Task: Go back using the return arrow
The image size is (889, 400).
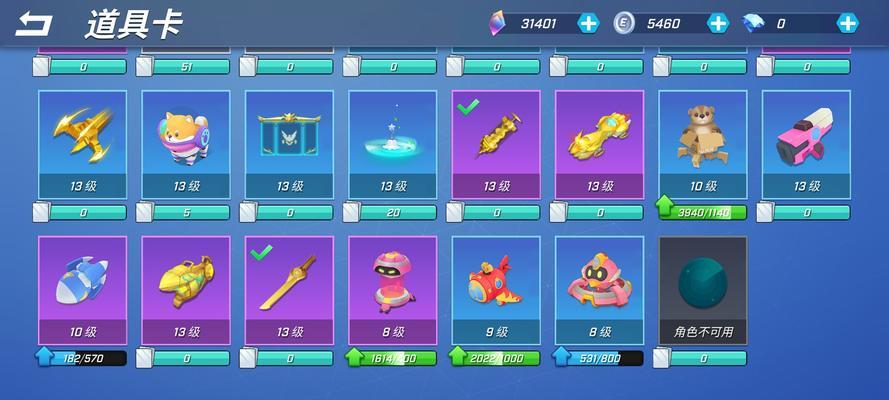Action: (35, 23)
